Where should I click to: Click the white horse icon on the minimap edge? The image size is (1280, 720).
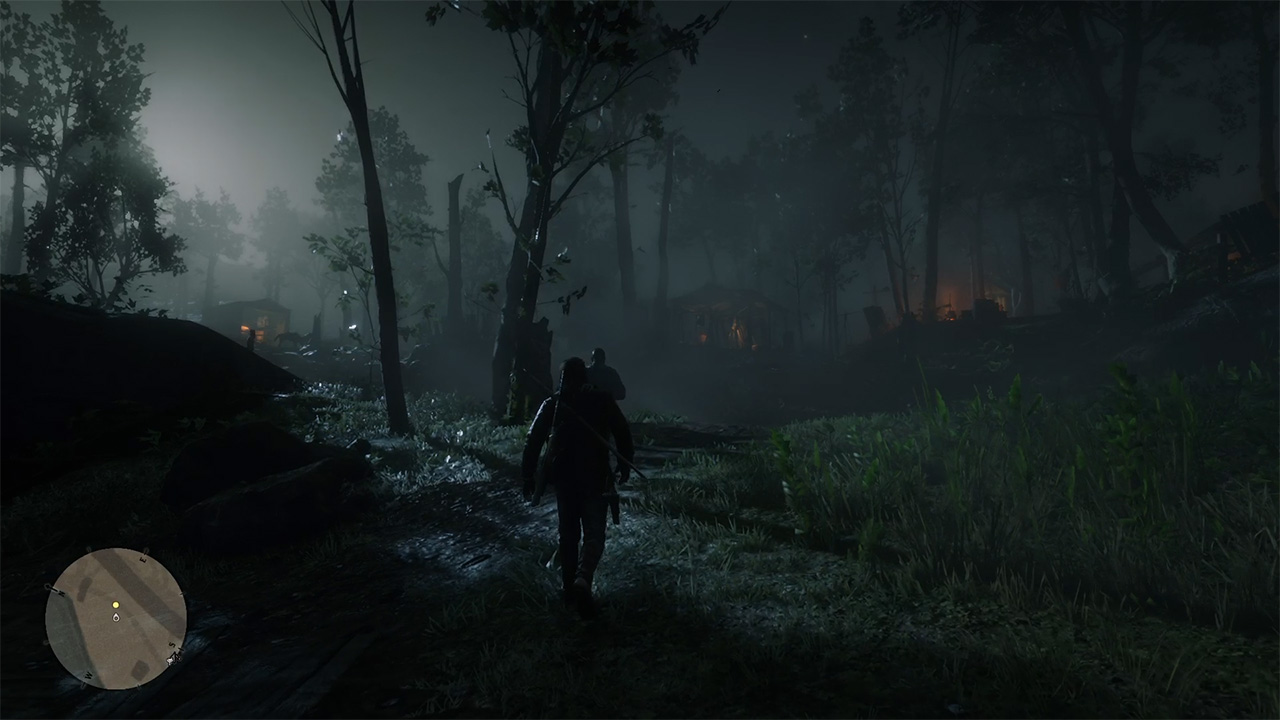pos(173,659)
